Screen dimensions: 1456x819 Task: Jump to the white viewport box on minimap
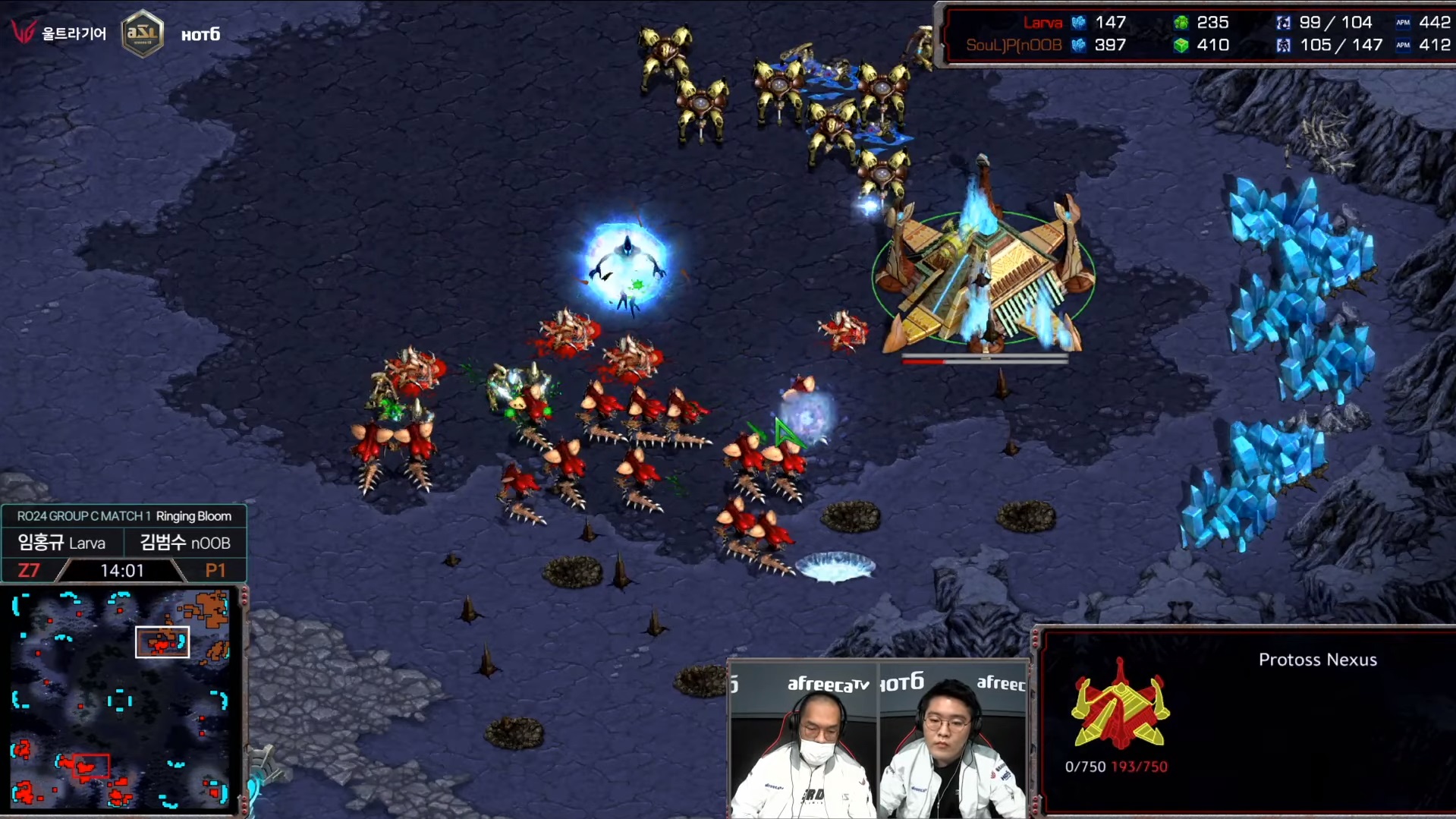click(162, 642)
